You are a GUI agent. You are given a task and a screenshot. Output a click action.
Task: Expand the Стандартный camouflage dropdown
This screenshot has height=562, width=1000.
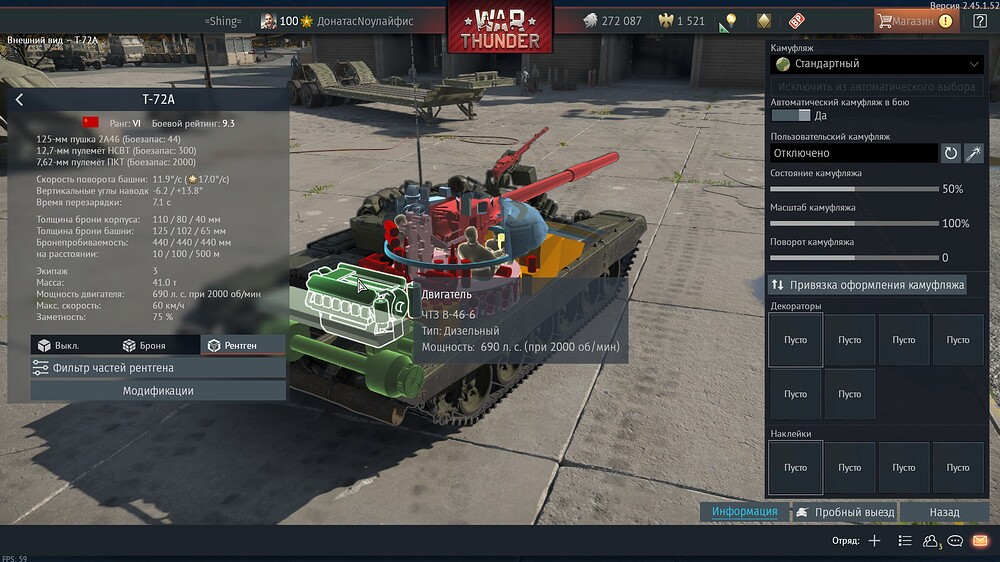877,64
